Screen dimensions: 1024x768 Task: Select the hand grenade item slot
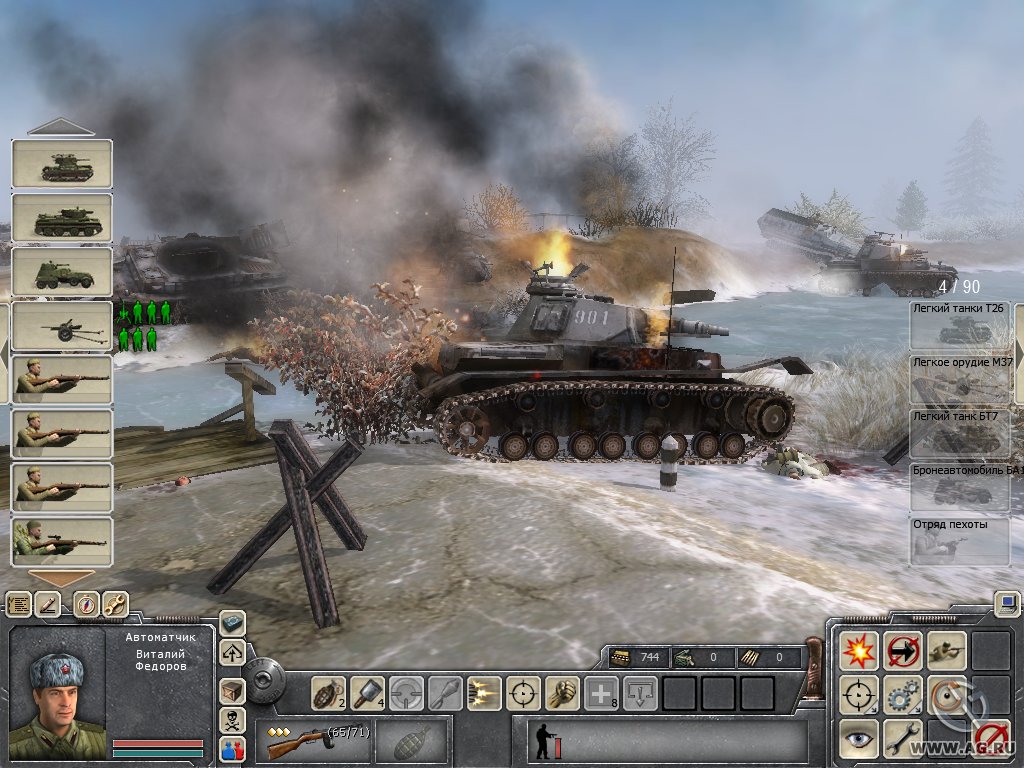(x=327, y=692)
